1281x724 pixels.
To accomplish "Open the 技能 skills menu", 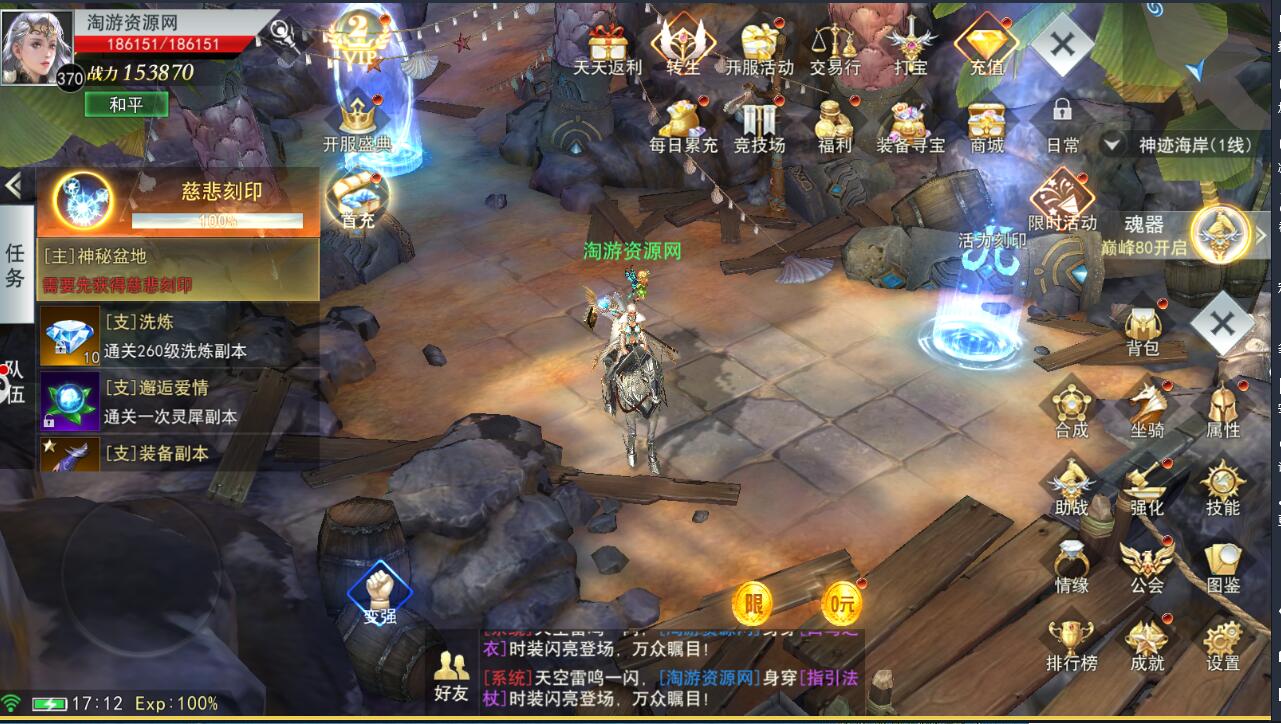I will tap(1222, 488).
